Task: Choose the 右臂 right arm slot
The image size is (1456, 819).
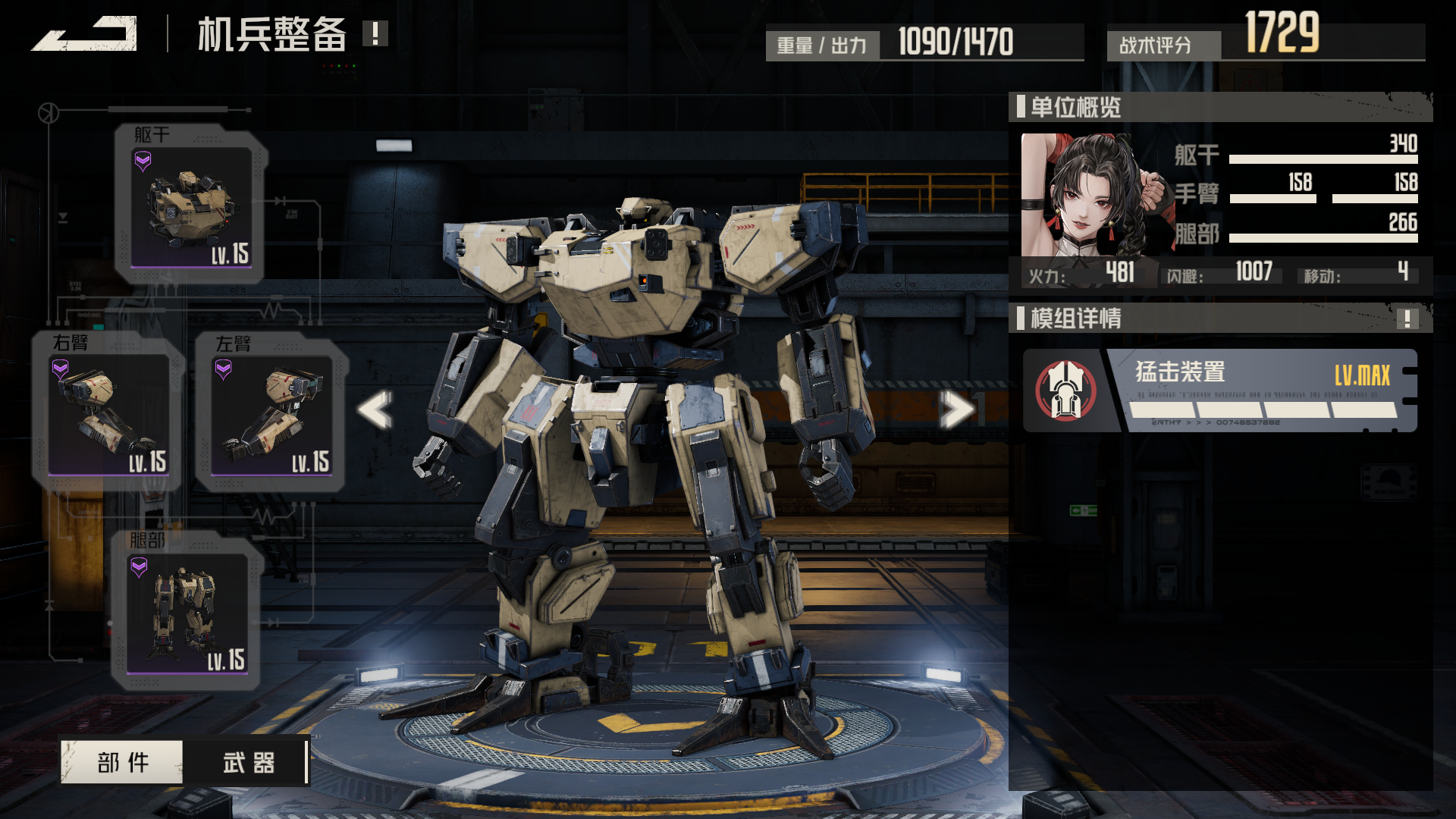Action: (108, 414)
